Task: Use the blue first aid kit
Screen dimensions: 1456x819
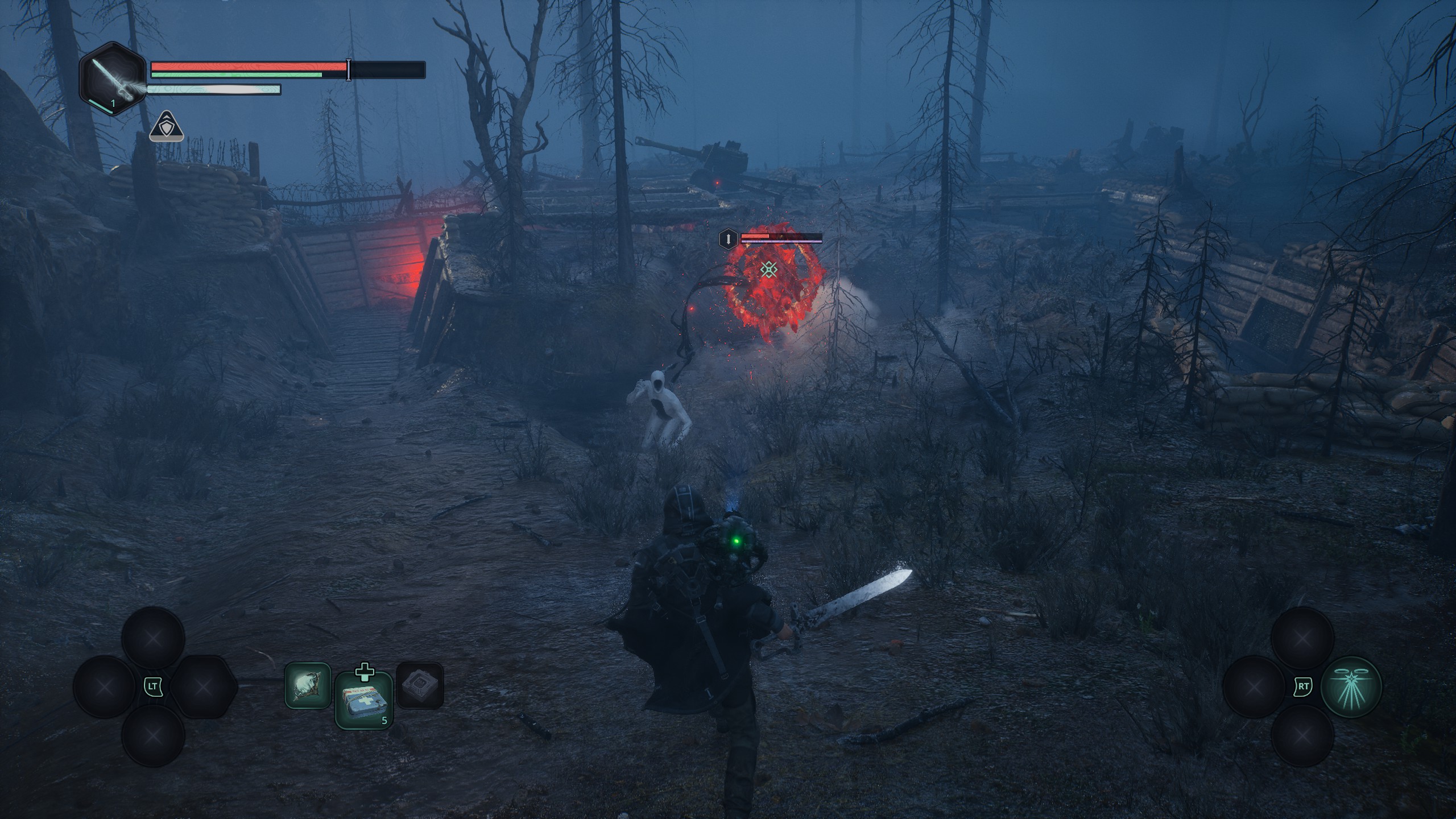Action: point(364,700)
